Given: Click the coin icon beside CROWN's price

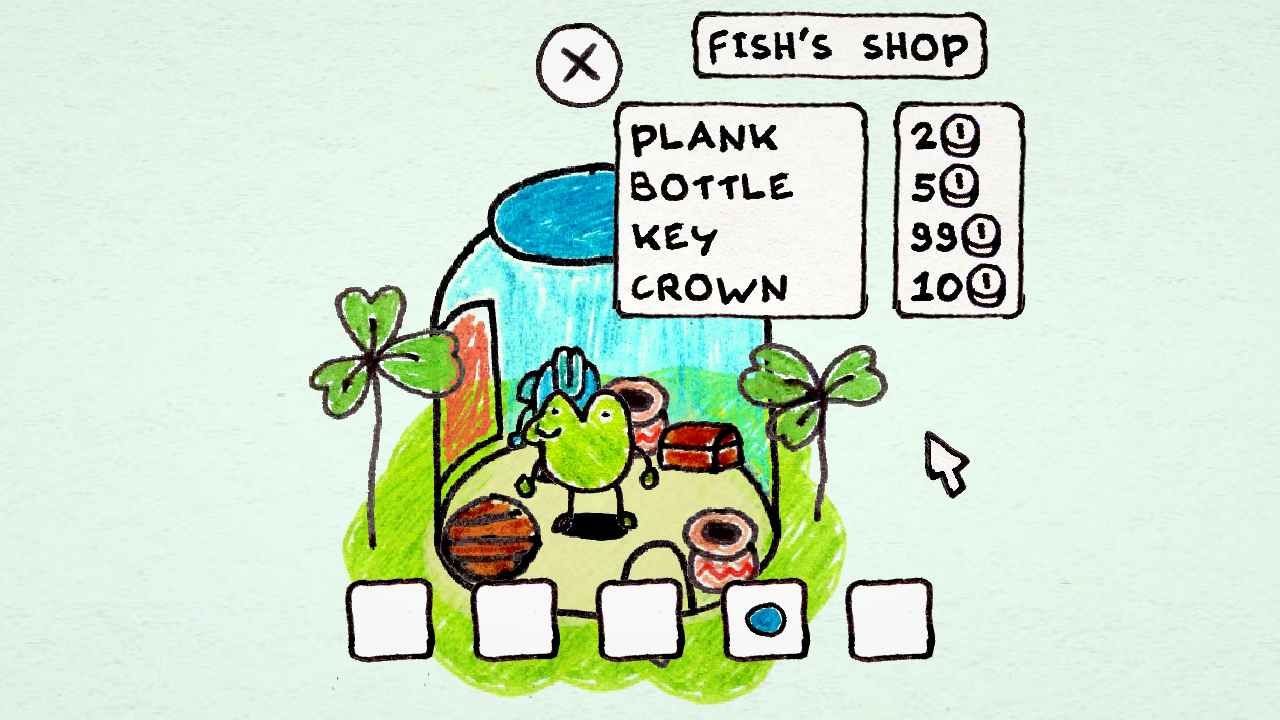Looking at the screenshot, I should coord(987,284).
